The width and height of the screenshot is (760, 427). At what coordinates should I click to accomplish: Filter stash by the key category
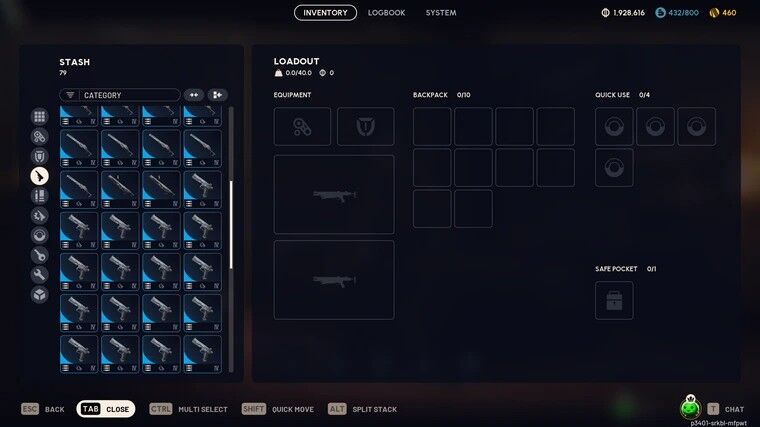39,255
